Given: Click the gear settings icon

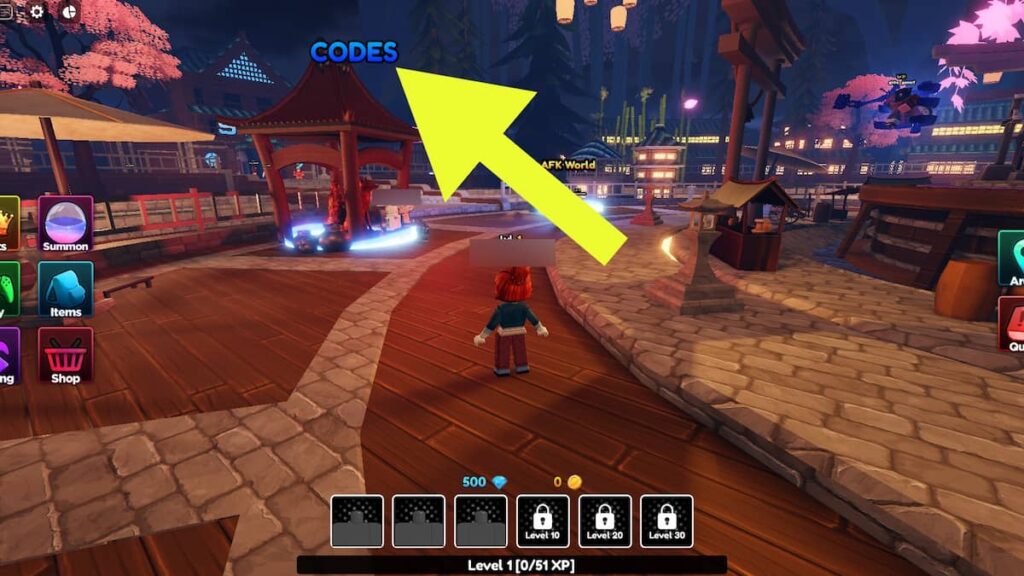Looking at the screenshot, I should 38,12.
